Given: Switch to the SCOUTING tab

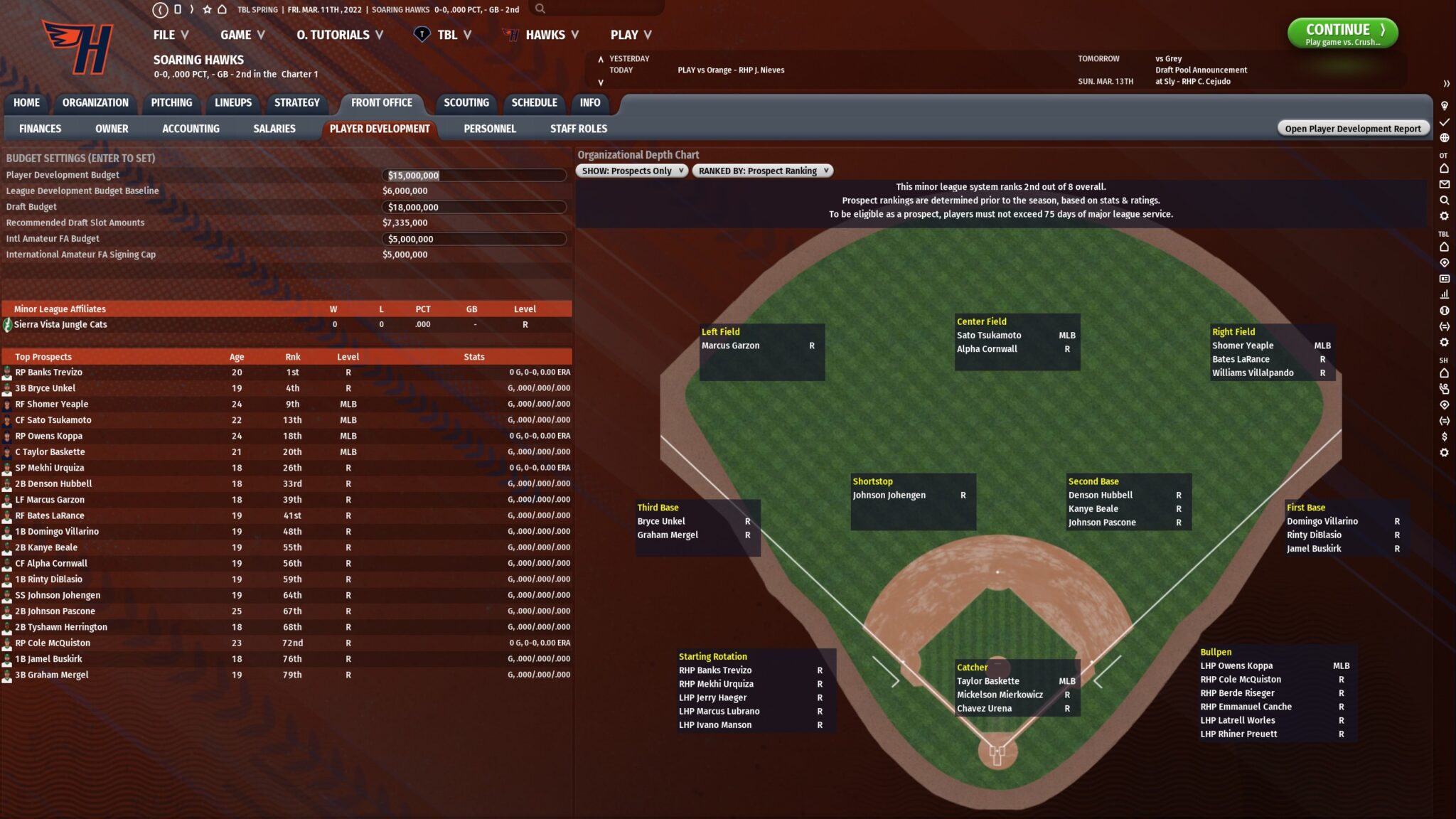Looking at the screenshot, I should [466, 102].
